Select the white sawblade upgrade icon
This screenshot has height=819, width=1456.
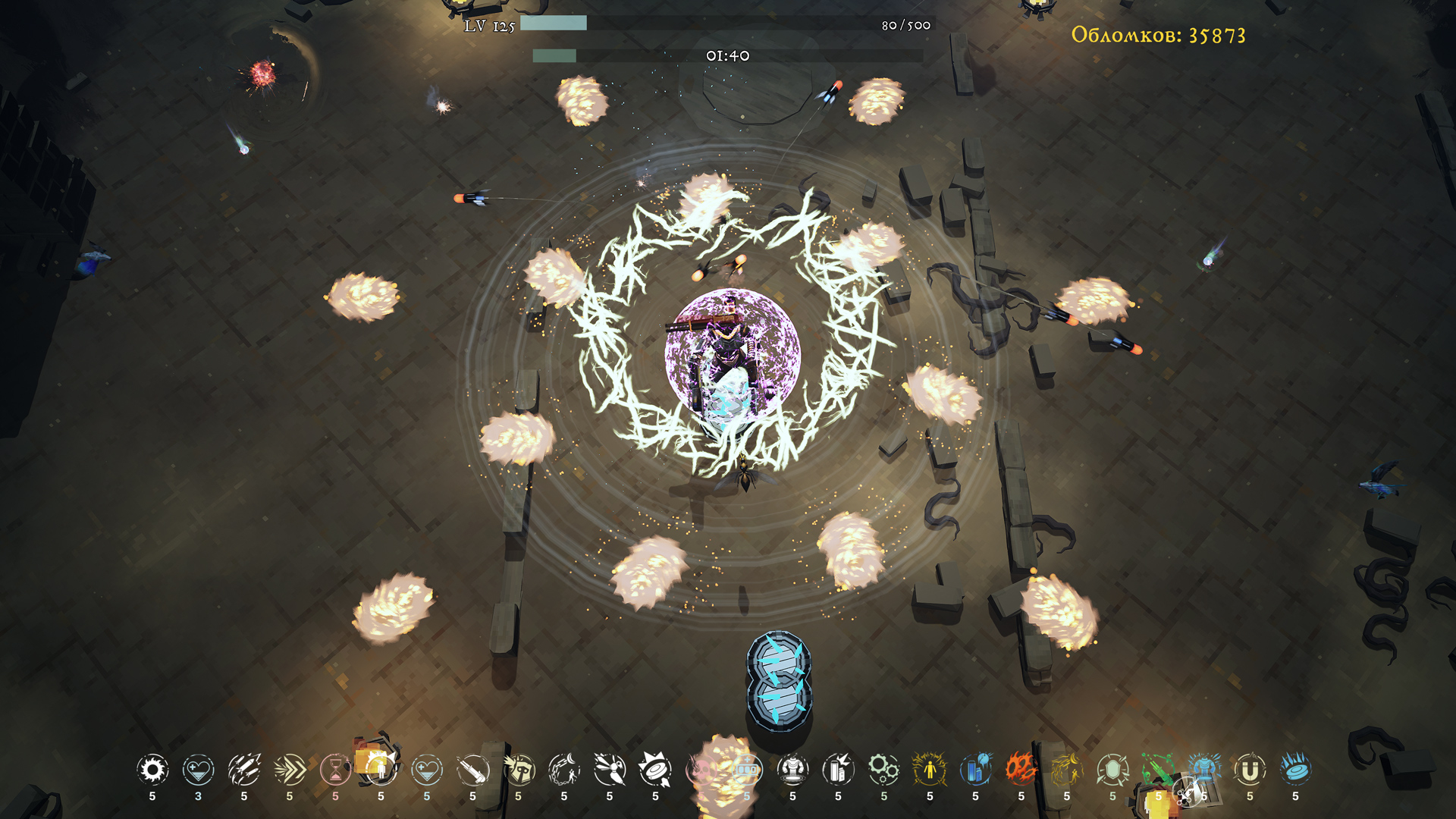(x=152, y=770)
